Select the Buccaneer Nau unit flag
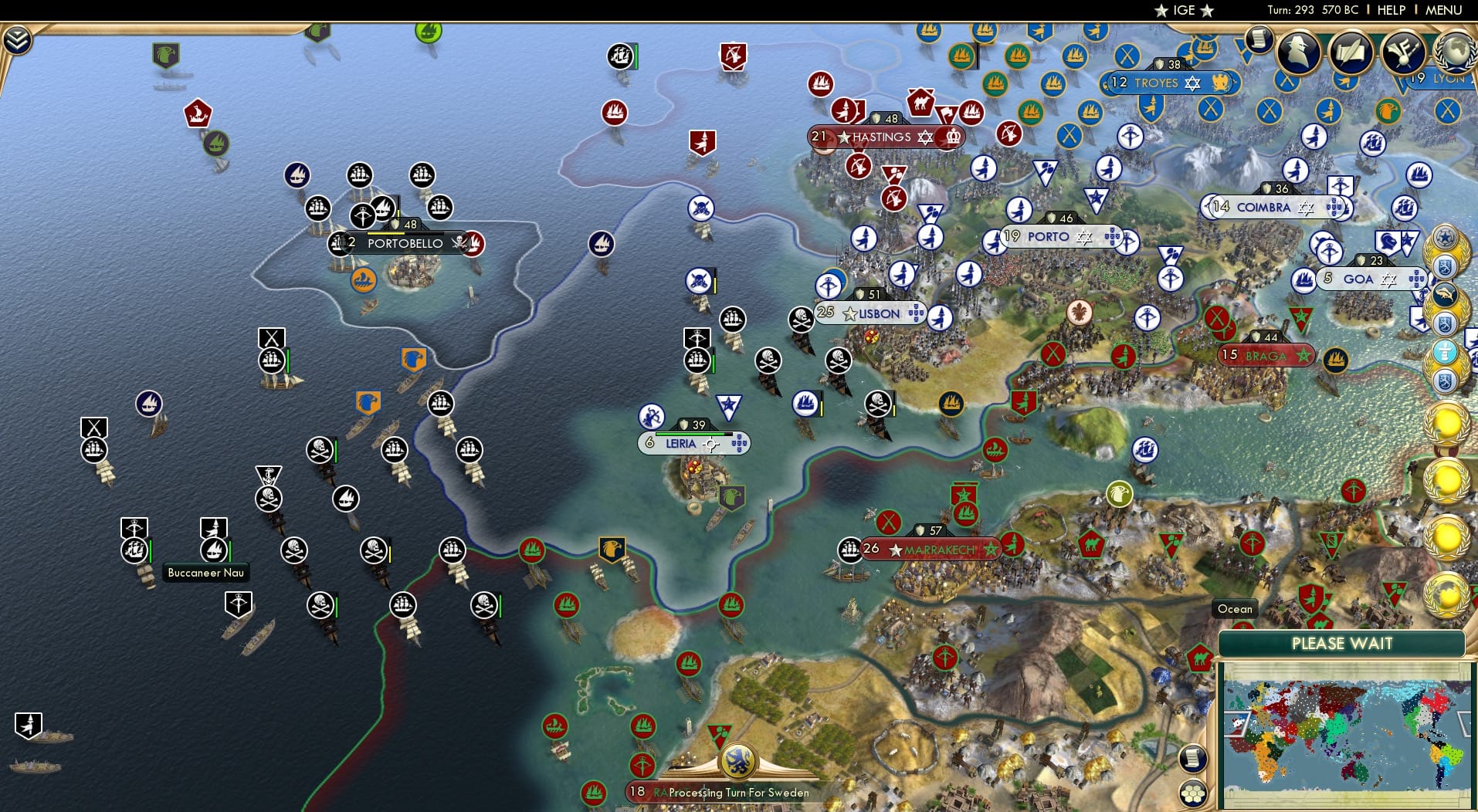Image resolution: width=1478 pixels, height=812 pixels. [x=213, y=550]
